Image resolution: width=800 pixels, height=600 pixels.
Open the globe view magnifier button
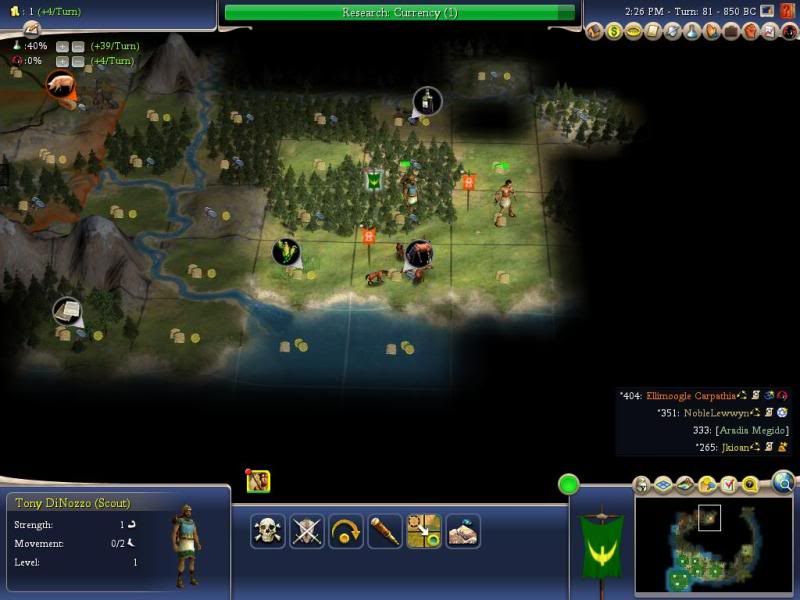[783, 484]
